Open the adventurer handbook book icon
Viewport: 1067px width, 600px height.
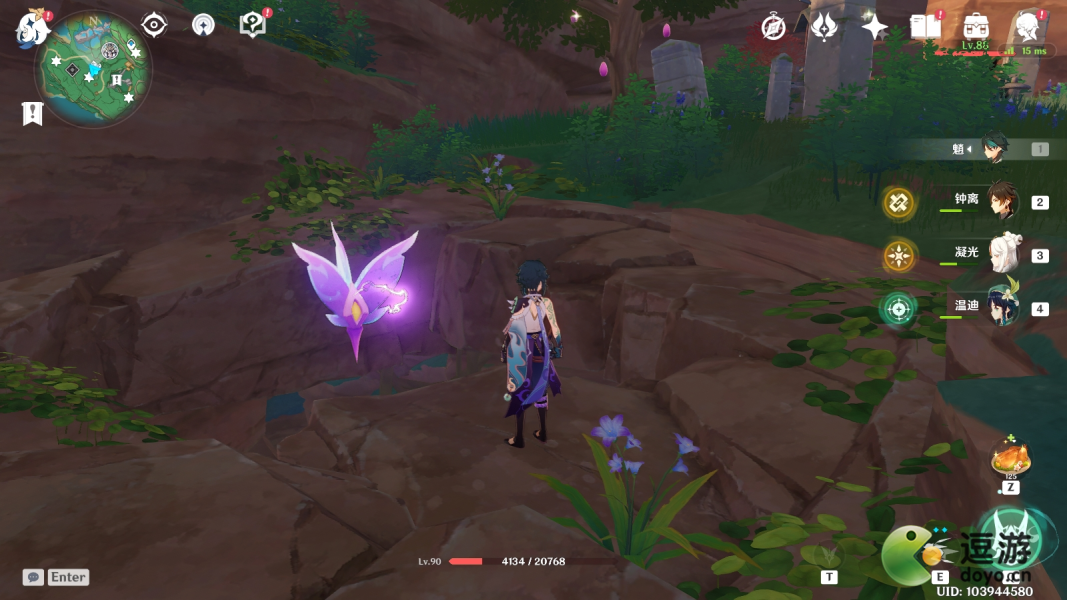[x=925, y=27]
